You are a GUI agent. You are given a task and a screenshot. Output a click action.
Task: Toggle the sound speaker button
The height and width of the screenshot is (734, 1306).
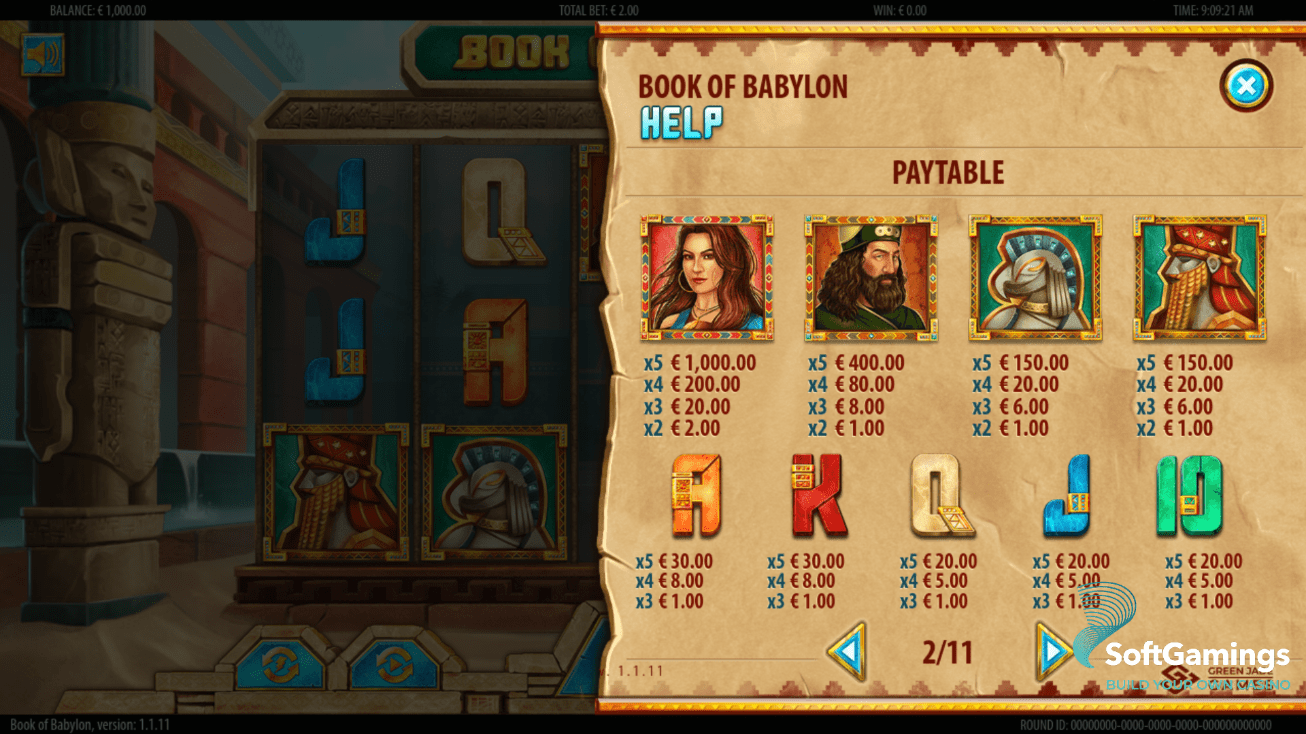click(x=42, y=54)
